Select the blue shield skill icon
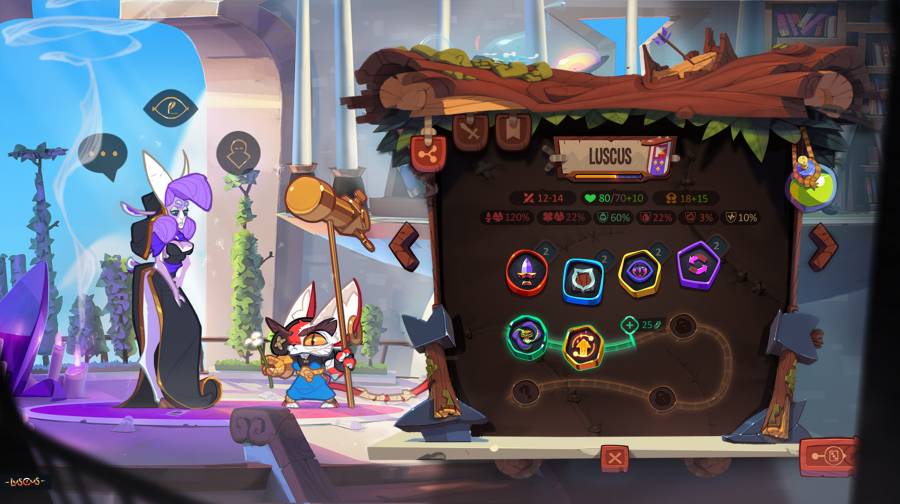Screen dimensions: 900x504 pos(583,279)
